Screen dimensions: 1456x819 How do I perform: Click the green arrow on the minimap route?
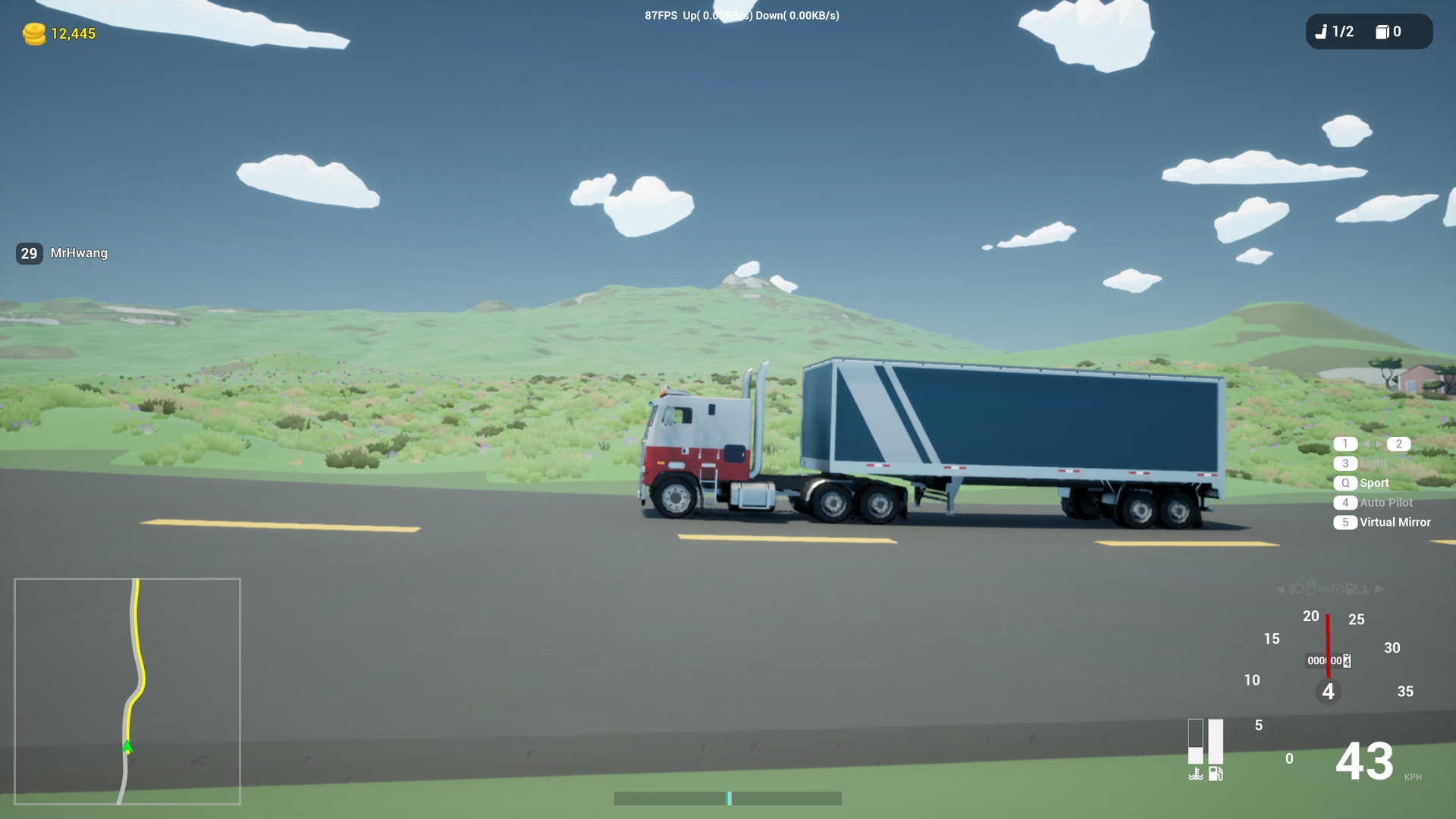coord(127,746)
